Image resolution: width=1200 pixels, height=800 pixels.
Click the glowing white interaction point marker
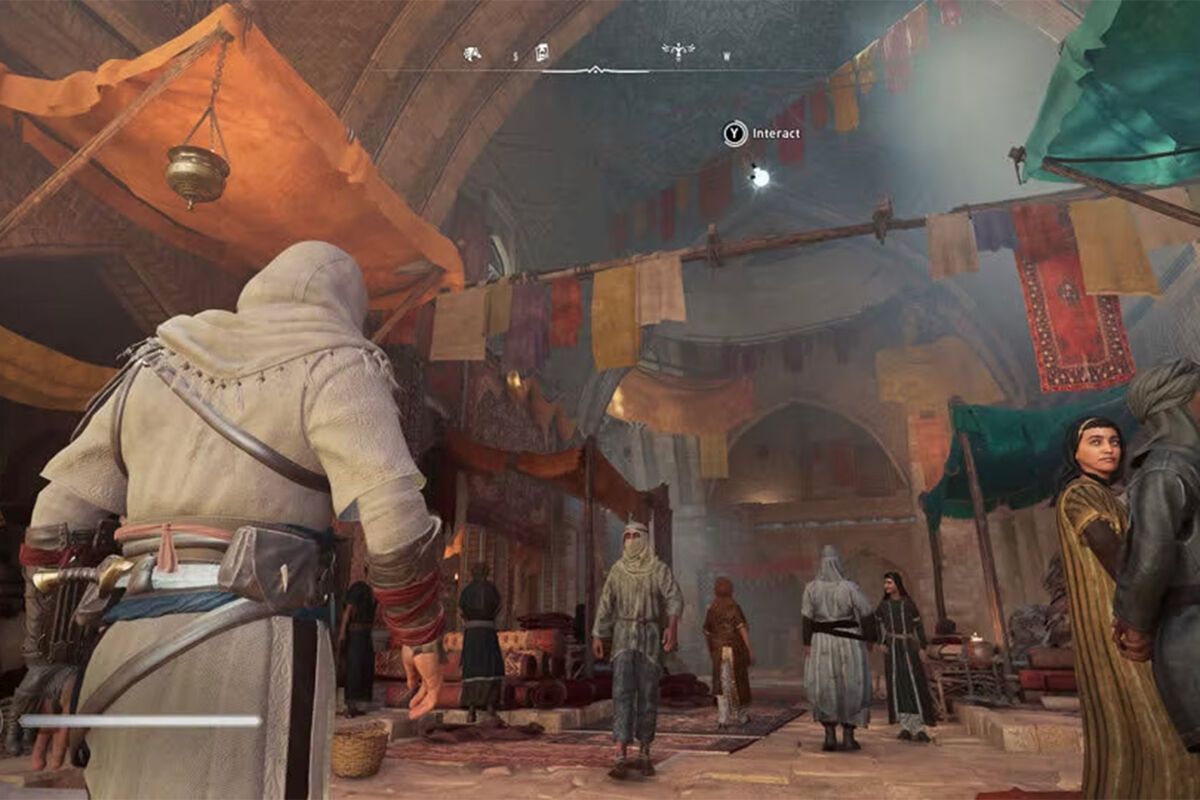[760, 177]
